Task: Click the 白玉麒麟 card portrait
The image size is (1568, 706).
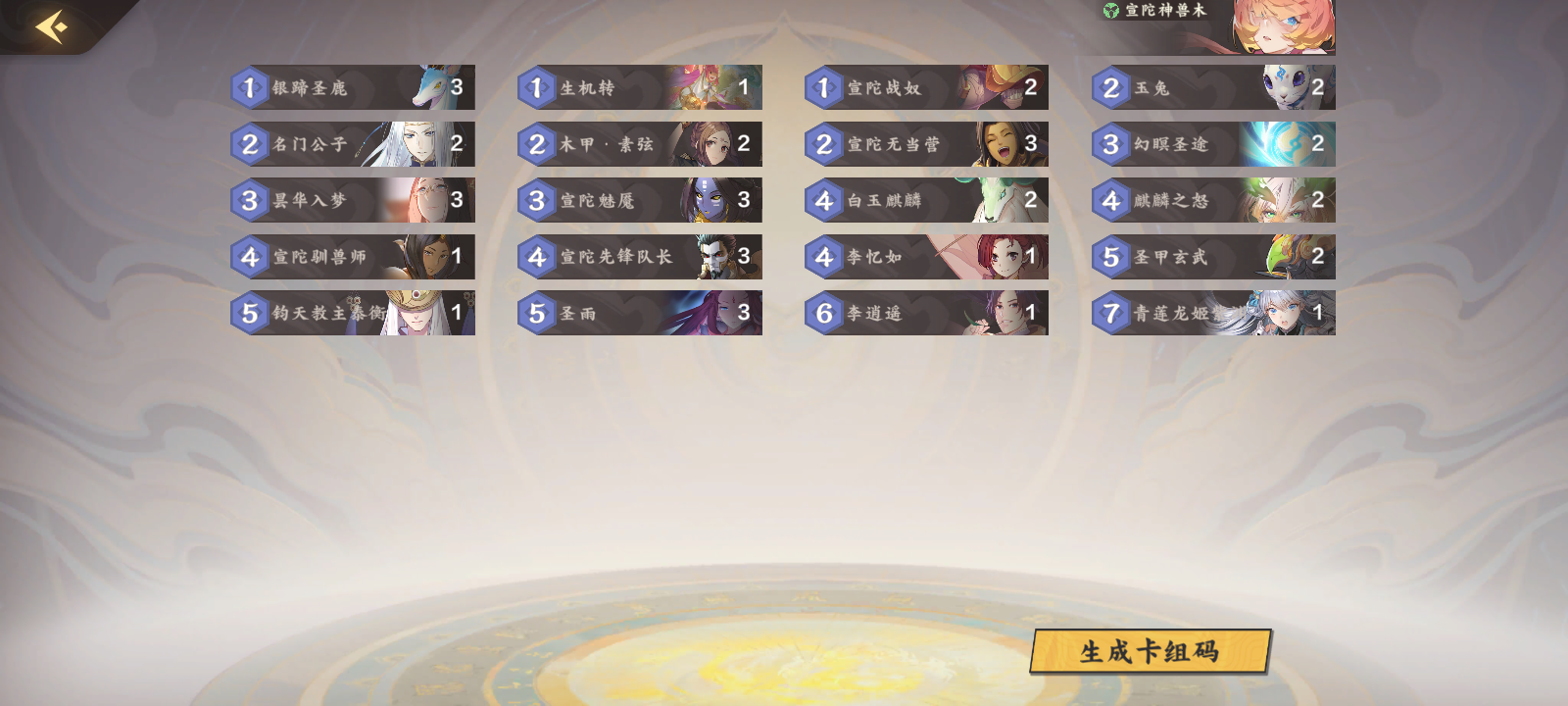Action: [995, 200]
